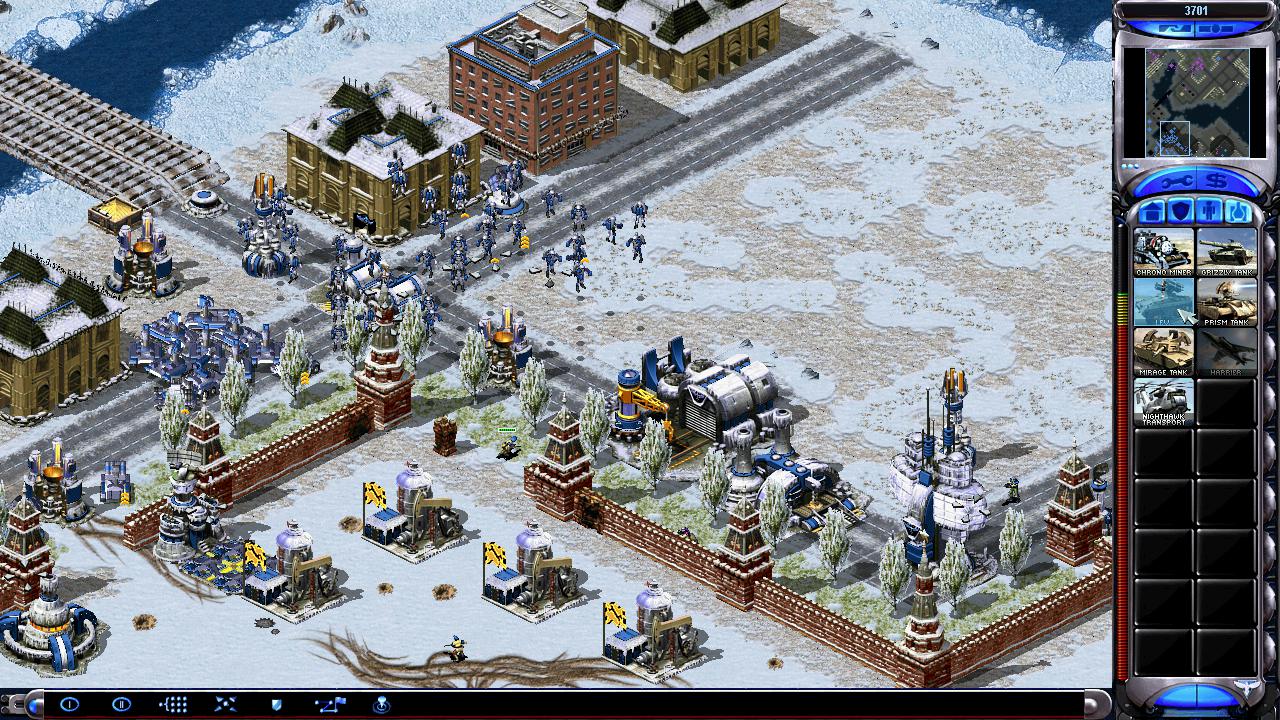Select team one from the command bar
The image size is (1280, 720).
tap(69, 704)
